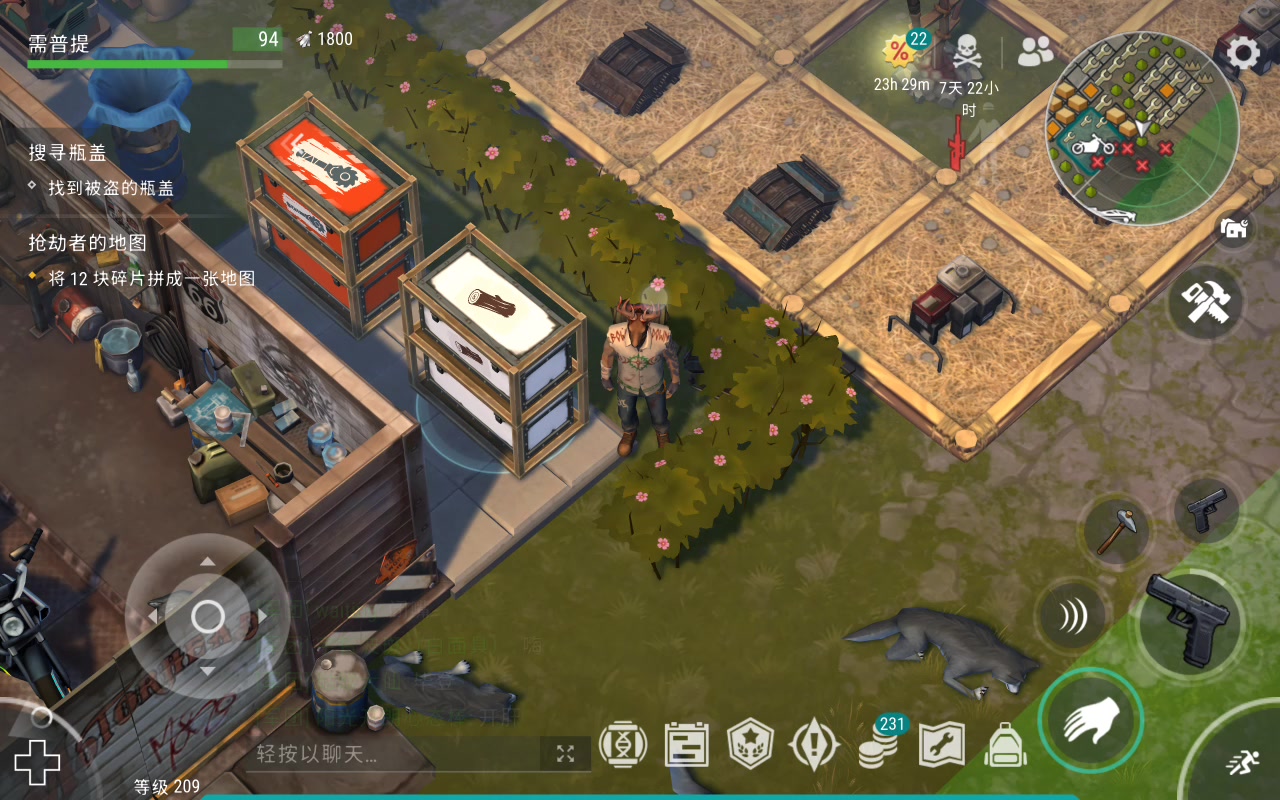Viewport: 1280px width, 800px height.
Task: Open the coin stack with 231 badge
Action: (x=879, y=746)
